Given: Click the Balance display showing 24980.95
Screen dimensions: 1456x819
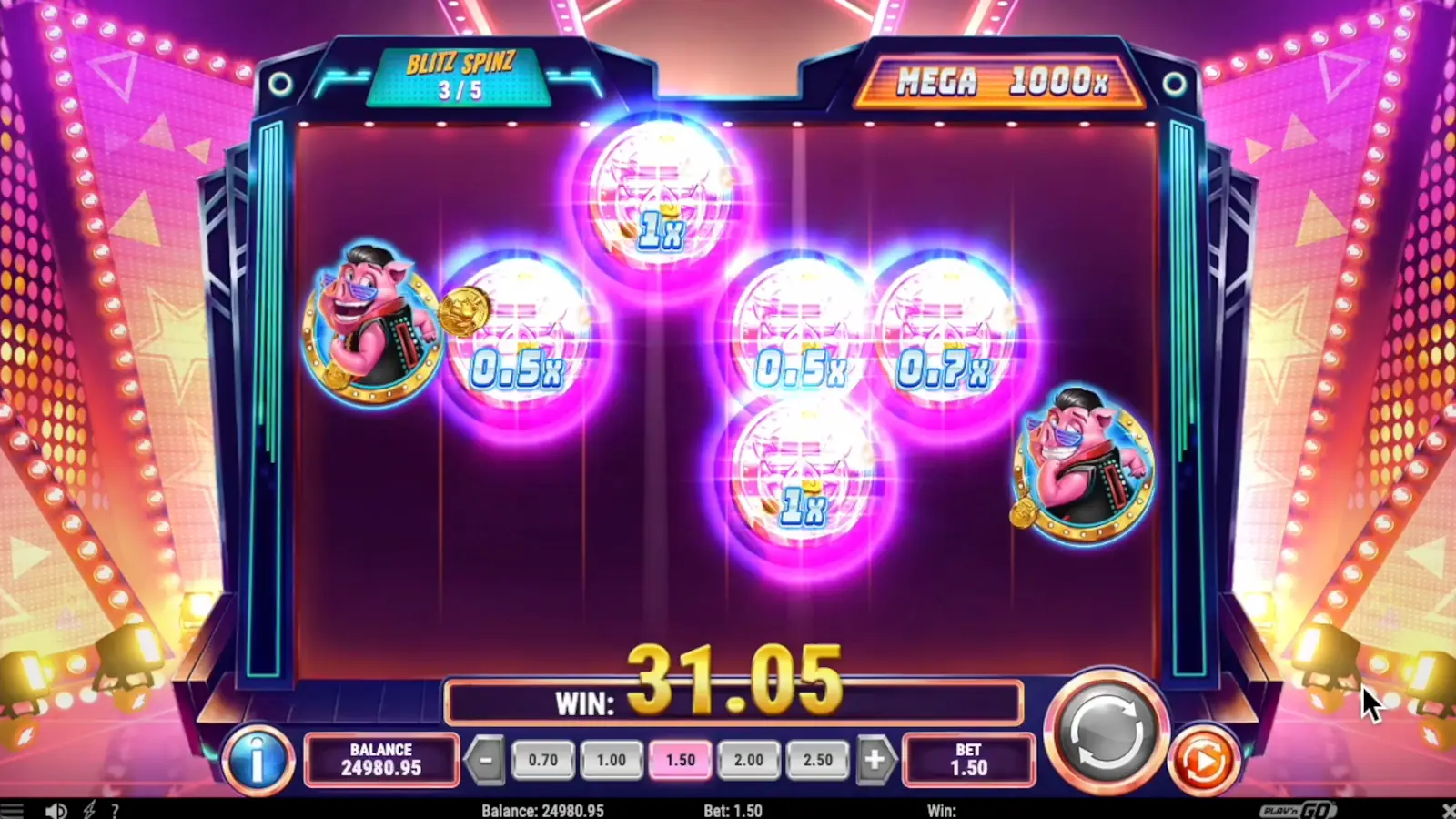Looking at the screenshot, I should pyautogui.click(x=381, y=761).
